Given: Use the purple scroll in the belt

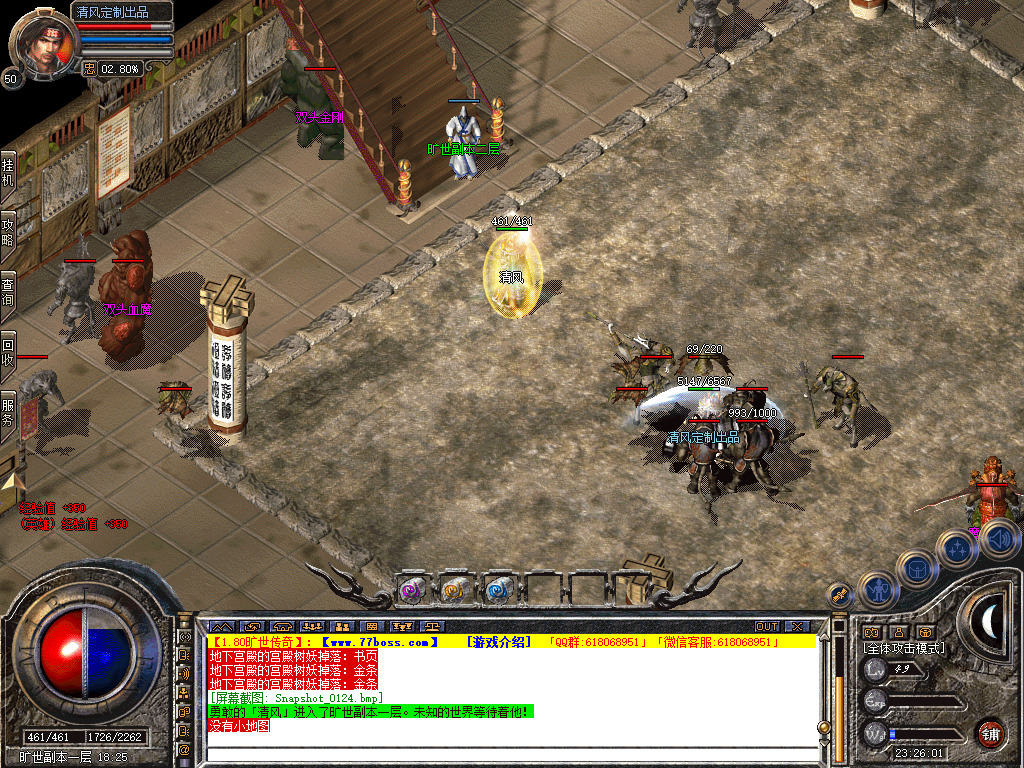Looking at the screenshot, I should [412, 591].
